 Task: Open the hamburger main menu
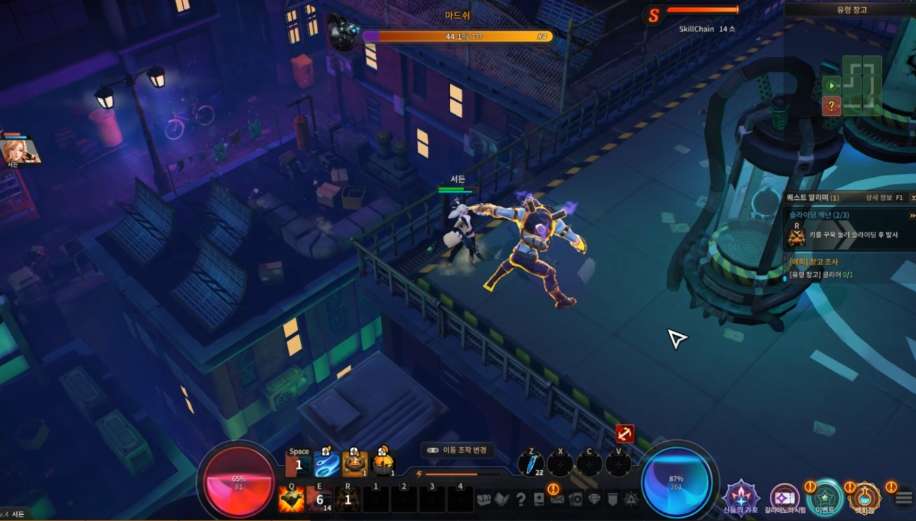[x=903, y=498]
